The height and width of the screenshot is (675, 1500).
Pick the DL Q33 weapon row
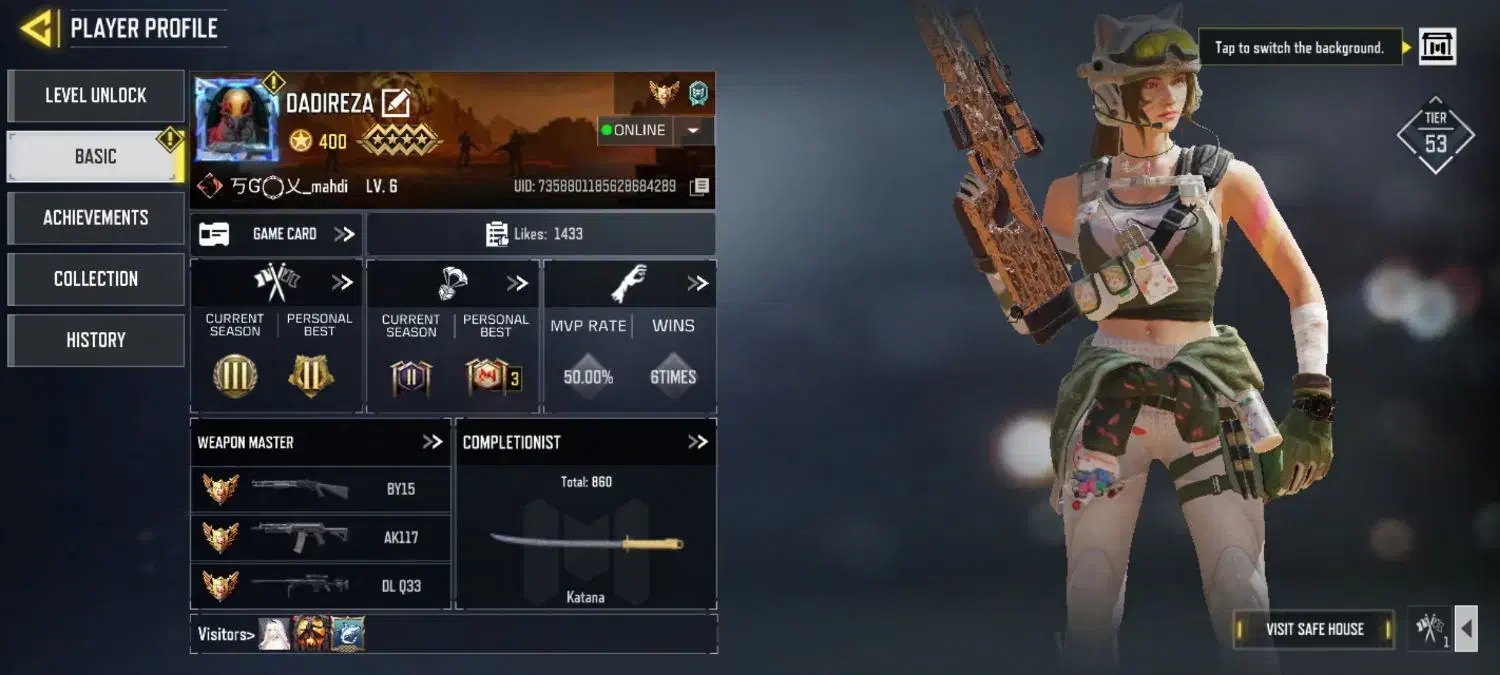320,585
